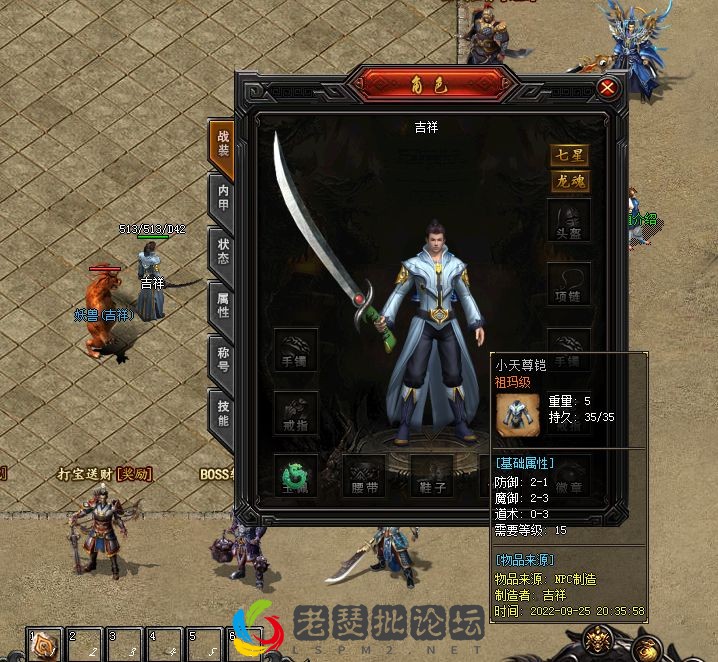Click the 七星 button
Viewport: 718px width, 662px height.
[569, 155]
